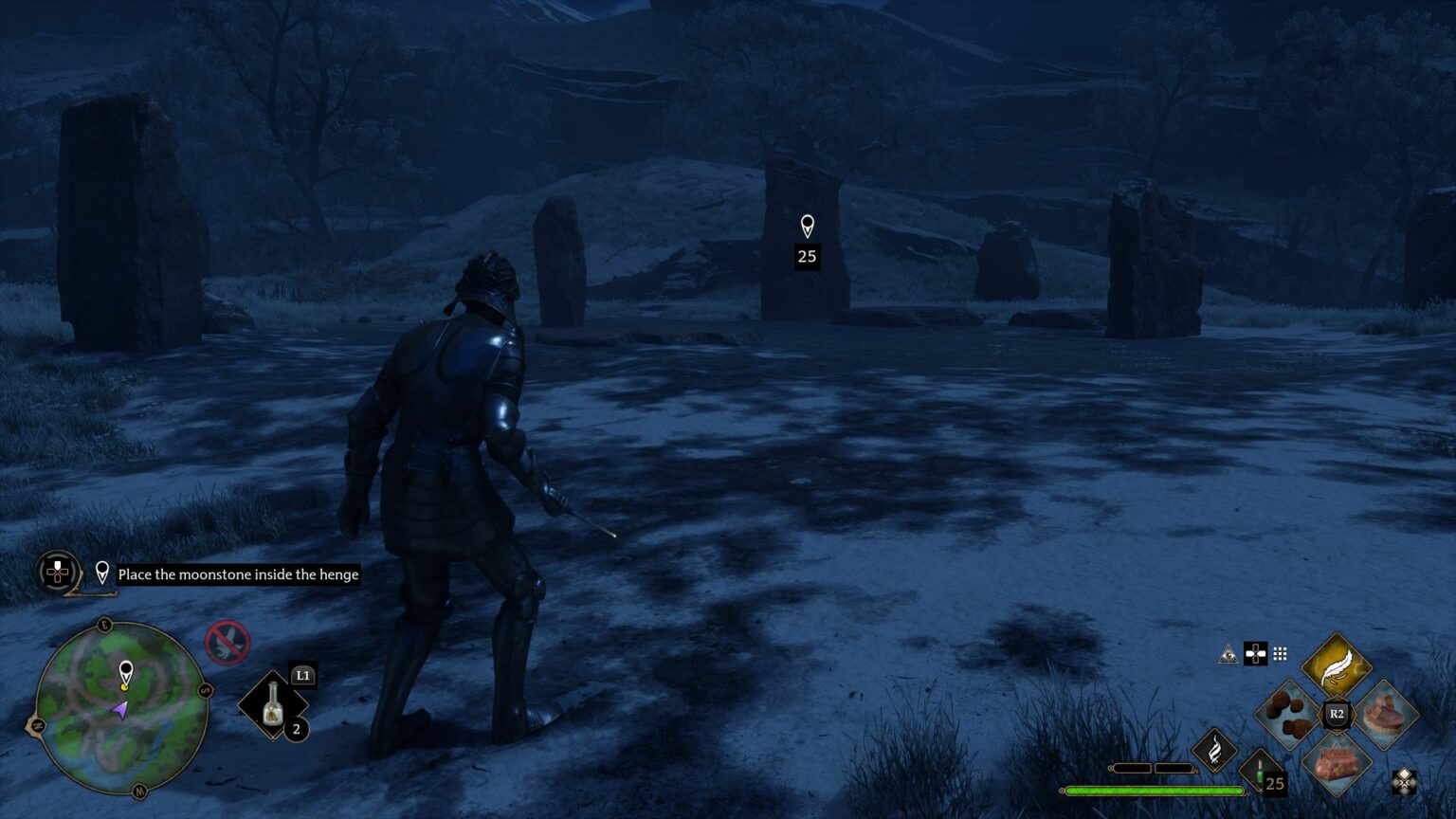The height and width of the screenshot is (819, 1456).
Task: Select the quest objective tracker text
Action: tap(238, 574)
